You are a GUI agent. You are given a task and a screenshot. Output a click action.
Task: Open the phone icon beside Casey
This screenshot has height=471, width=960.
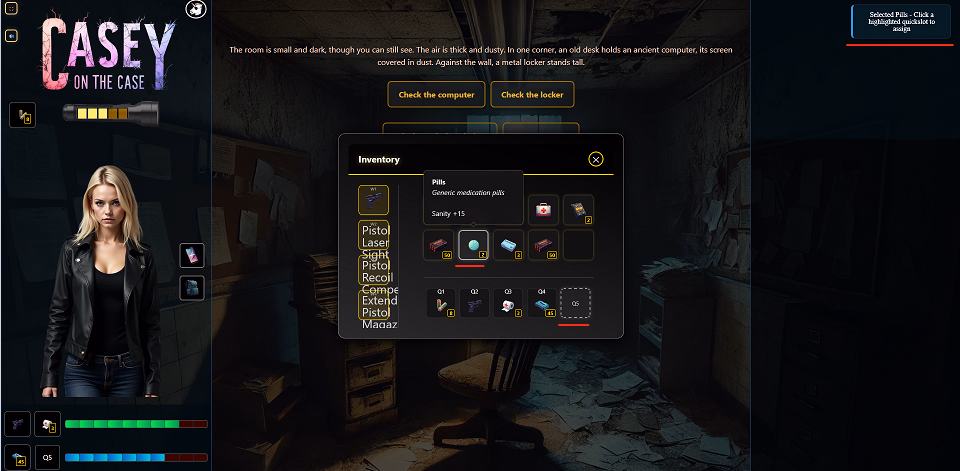point(192,255)
